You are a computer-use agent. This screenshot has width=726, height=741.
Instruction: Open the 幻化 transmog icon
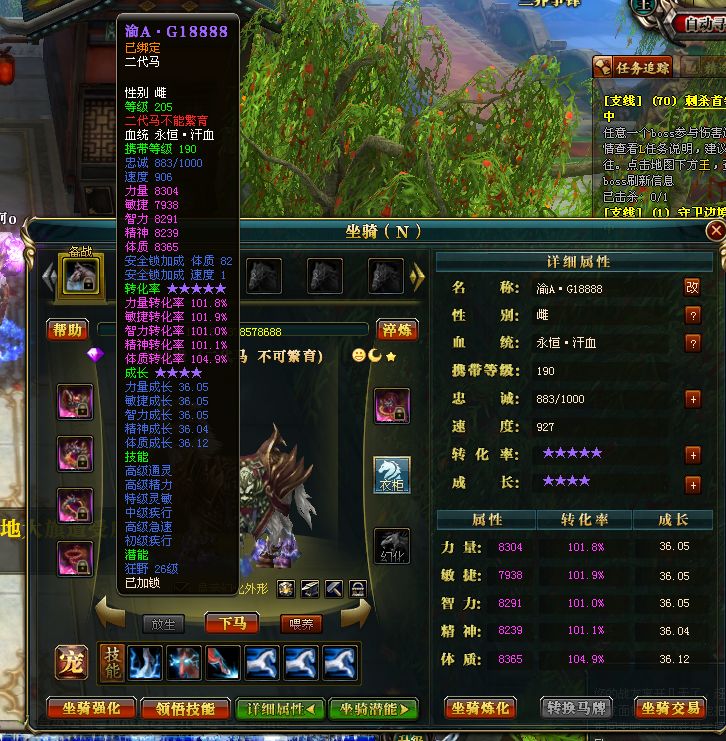tap(392, 546)
